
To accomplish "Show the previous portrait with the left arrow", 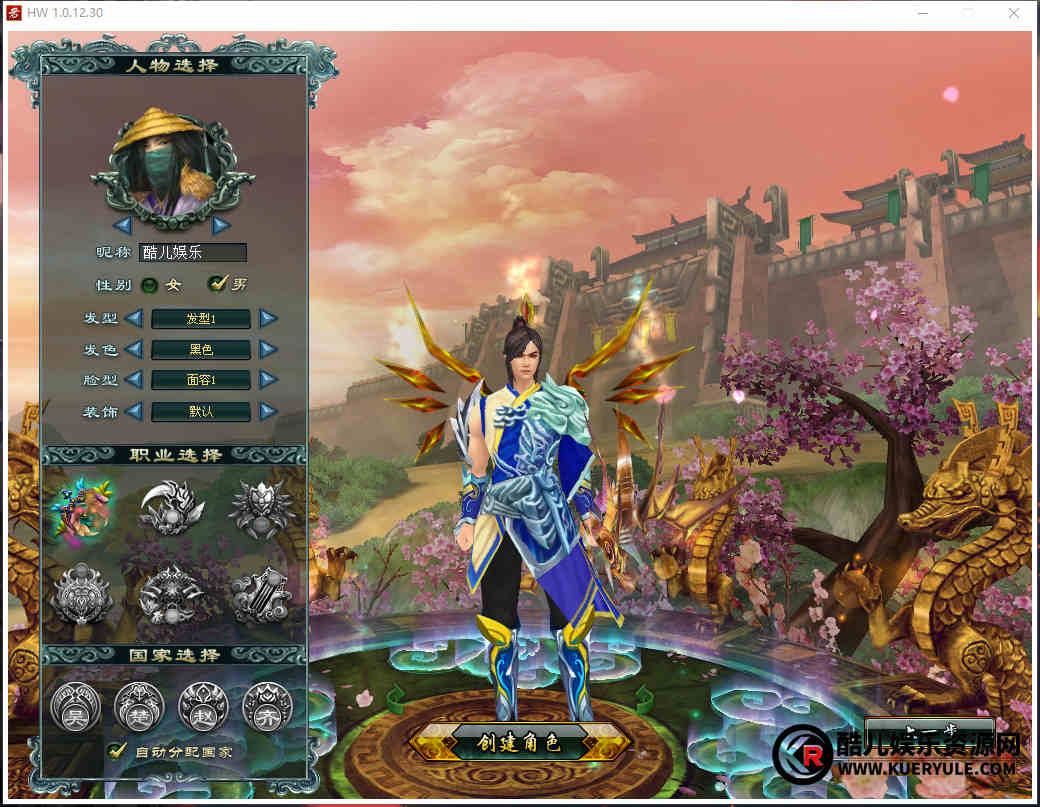I will pyautogui.click(x=123, y=225).
